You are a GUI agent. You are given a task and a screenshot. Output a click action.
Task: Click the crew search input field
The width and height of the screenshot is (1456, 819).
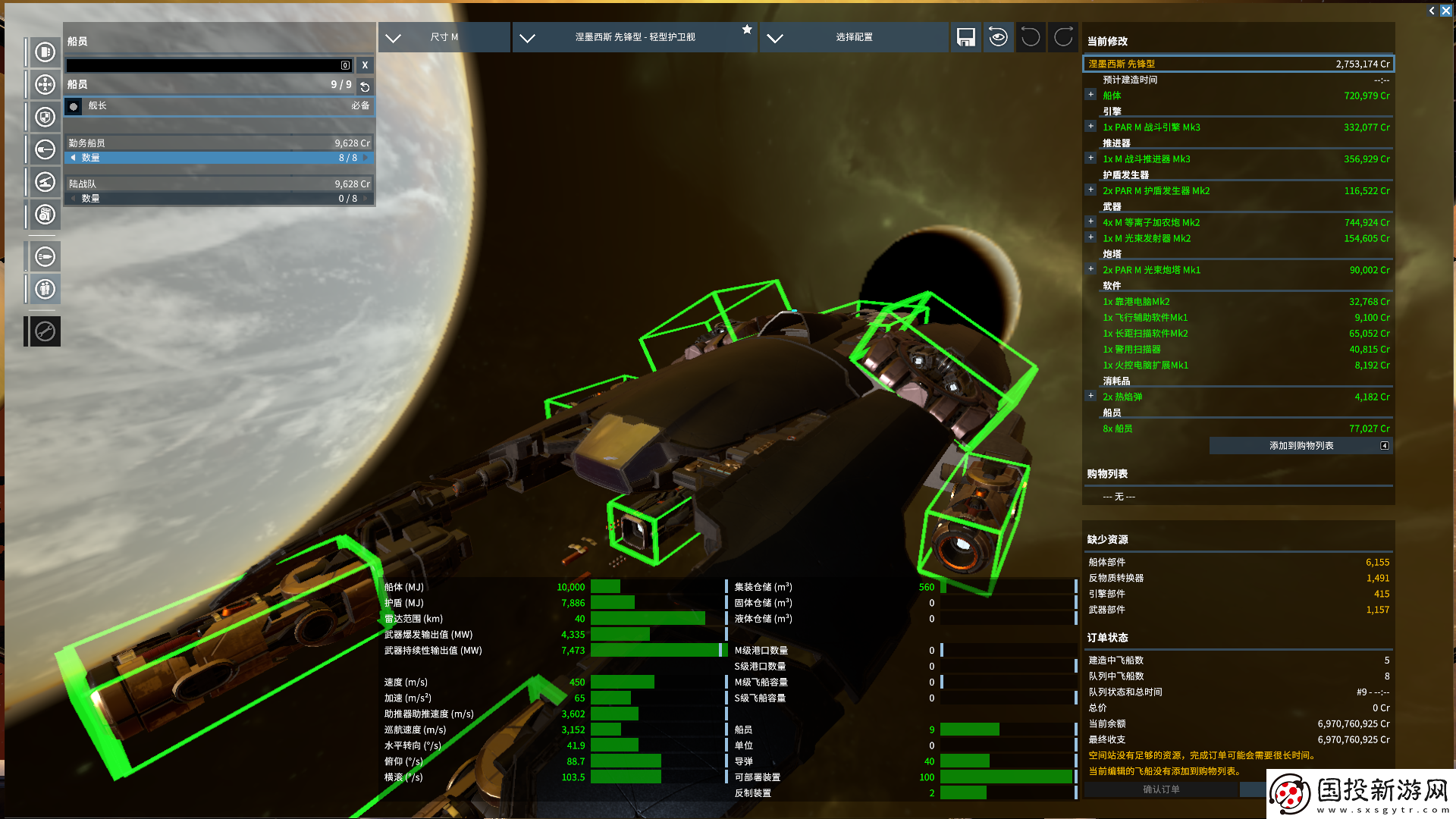tap(205, 65)
